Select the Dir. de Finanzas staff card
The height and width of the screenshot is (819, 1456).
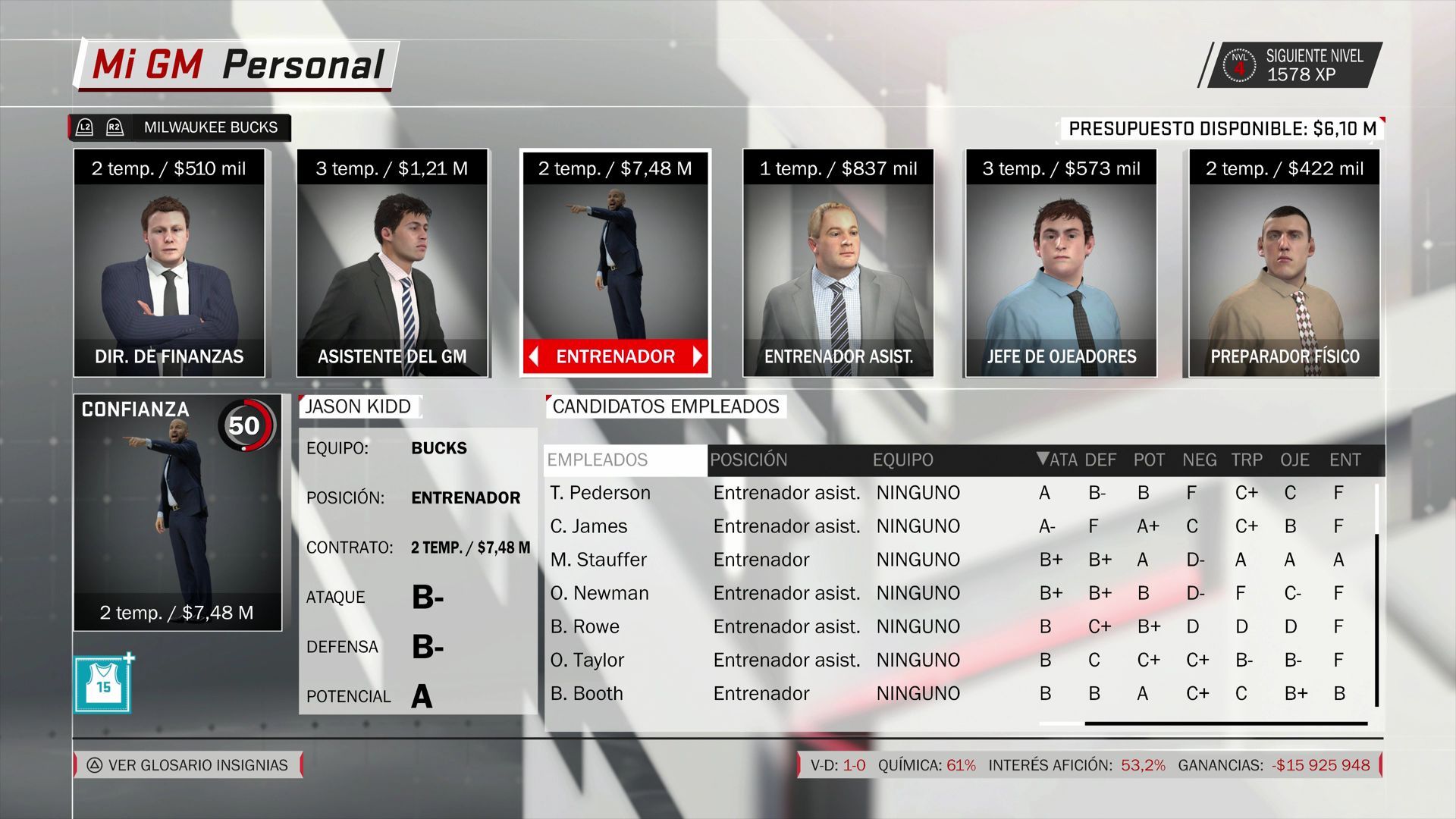(x=169, y=262)
